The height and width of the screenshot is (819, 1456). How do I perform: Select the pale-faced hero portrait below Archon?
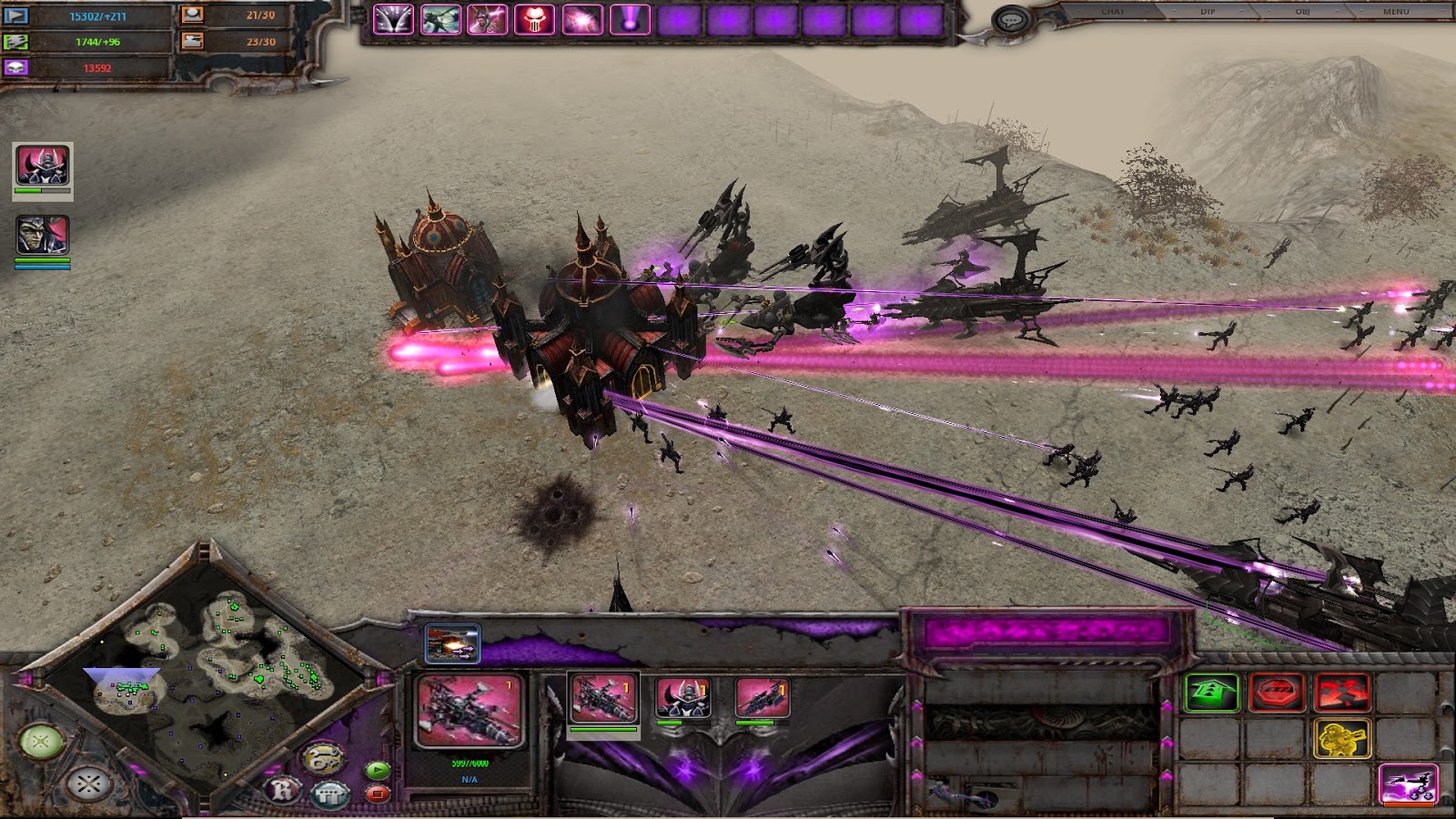[43, 236]
